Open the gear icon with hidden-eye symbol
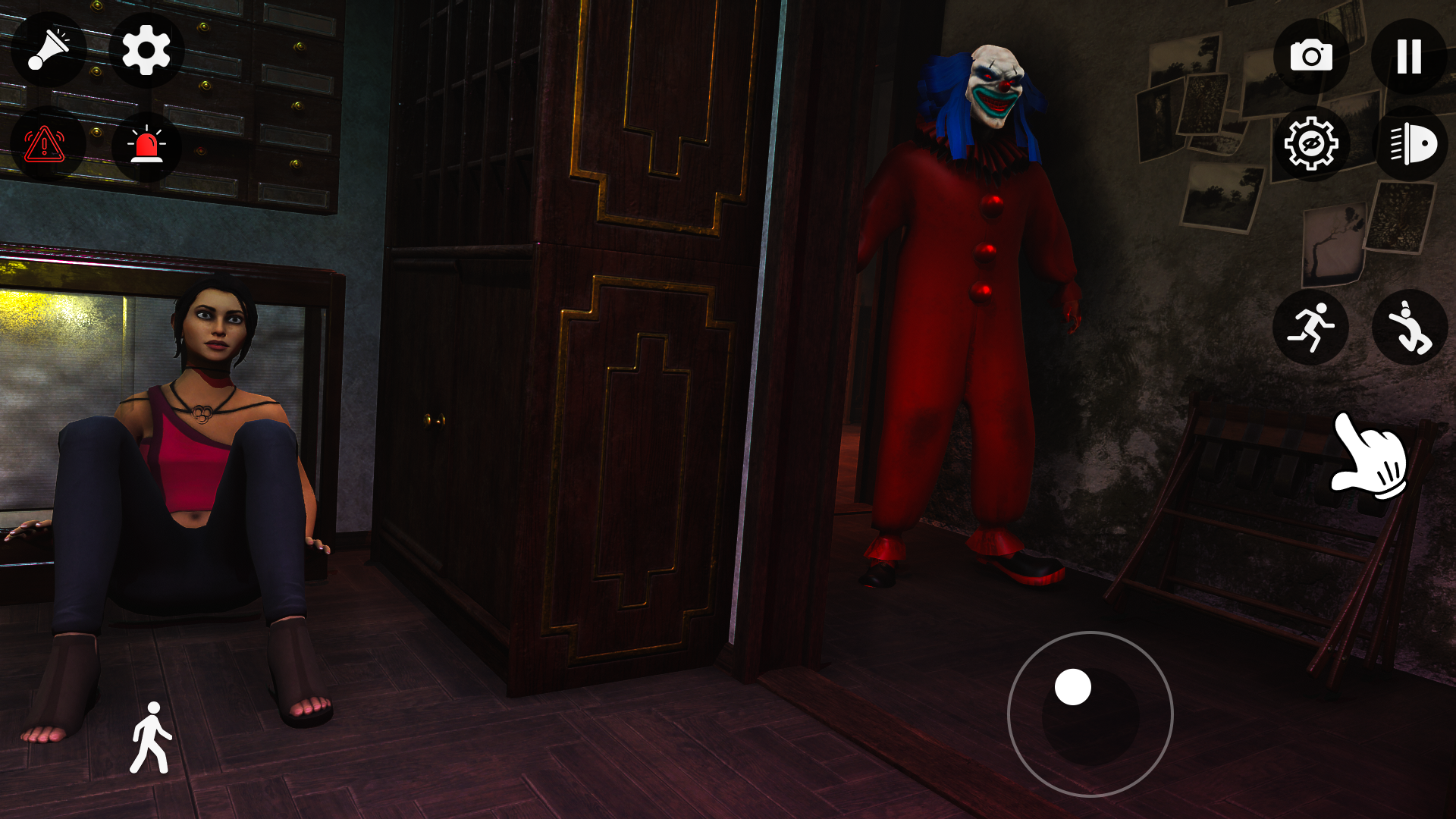This screenshot has height=819, width=1456. click(x=1310, y=143)
